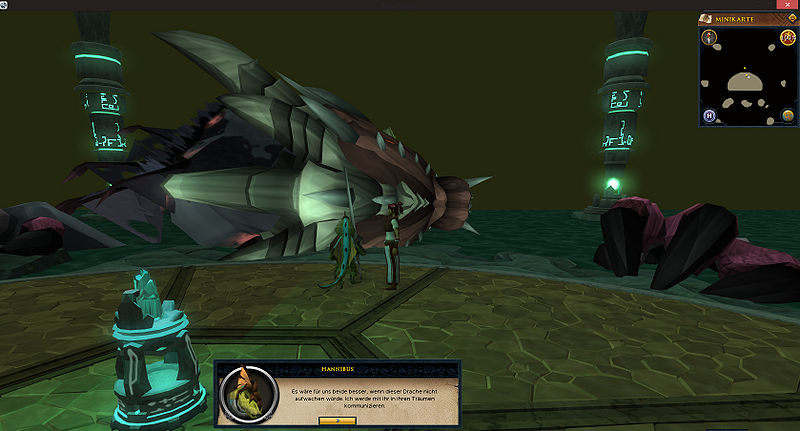Activate the home teleport 'H' button
Screen dimensions: 800x431
pos(709,114)
